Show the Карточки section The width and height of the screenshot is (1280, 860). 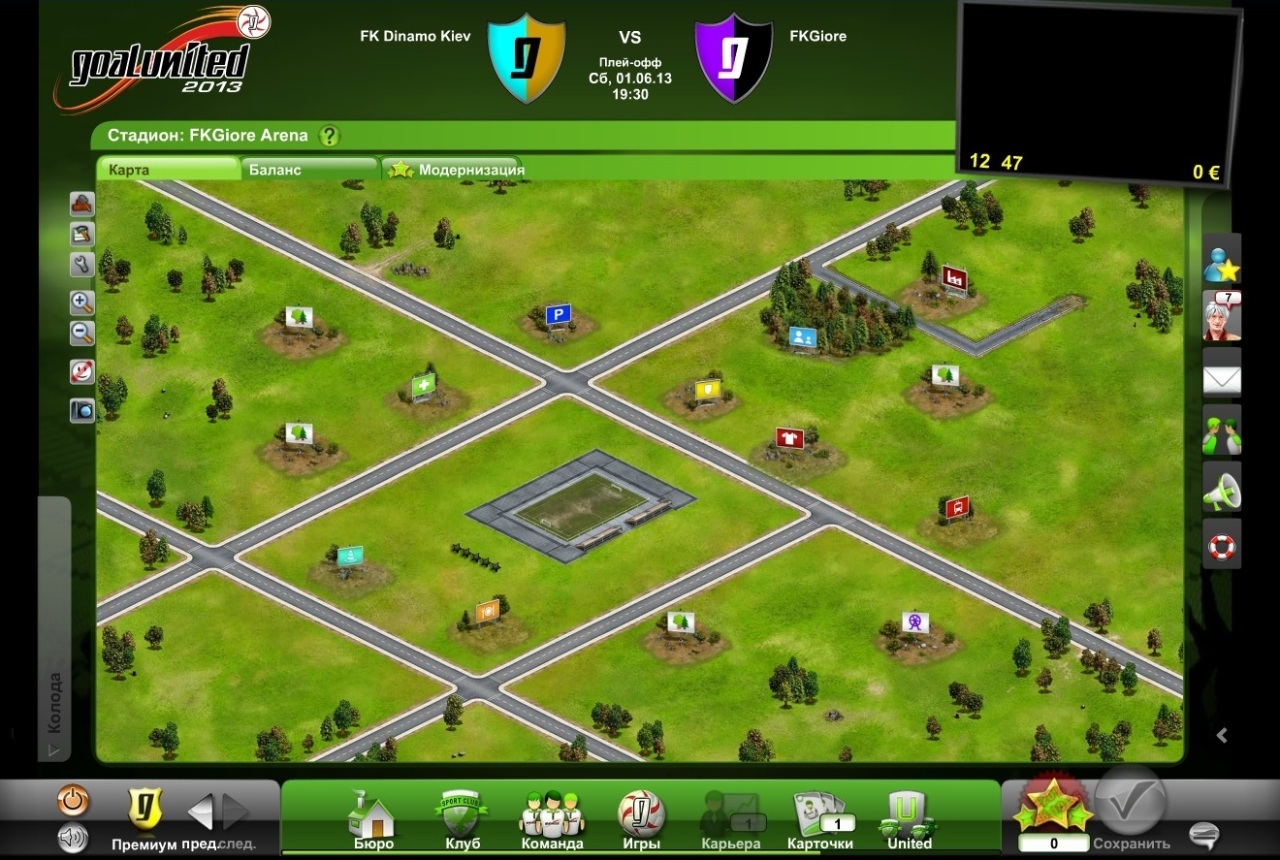coord(820,820)
